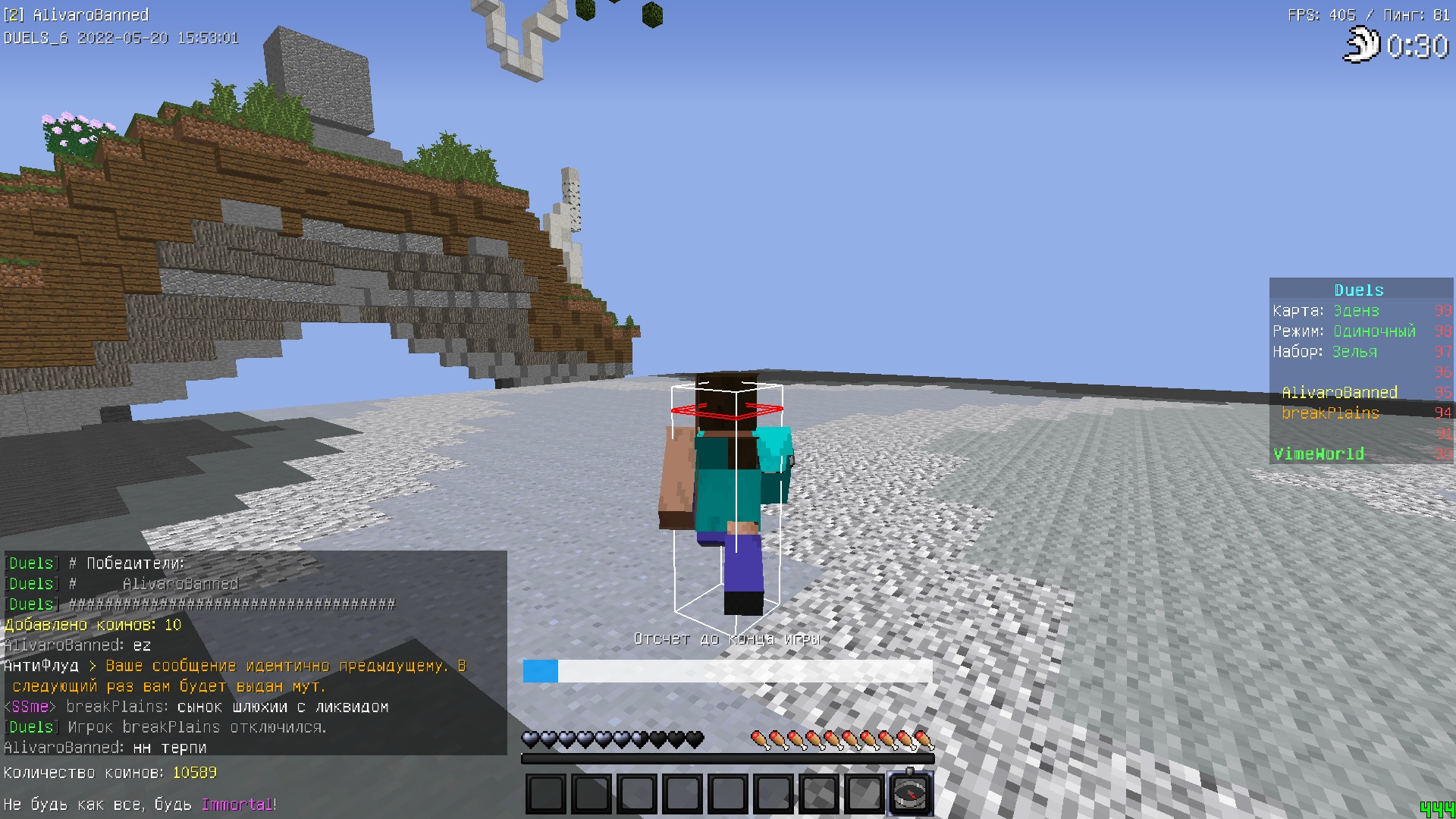The height and width of the screenshot is (819, 1456).
Task: Click the Режим: Одиночный scoreboard entry
Action: pos(1344,331)
